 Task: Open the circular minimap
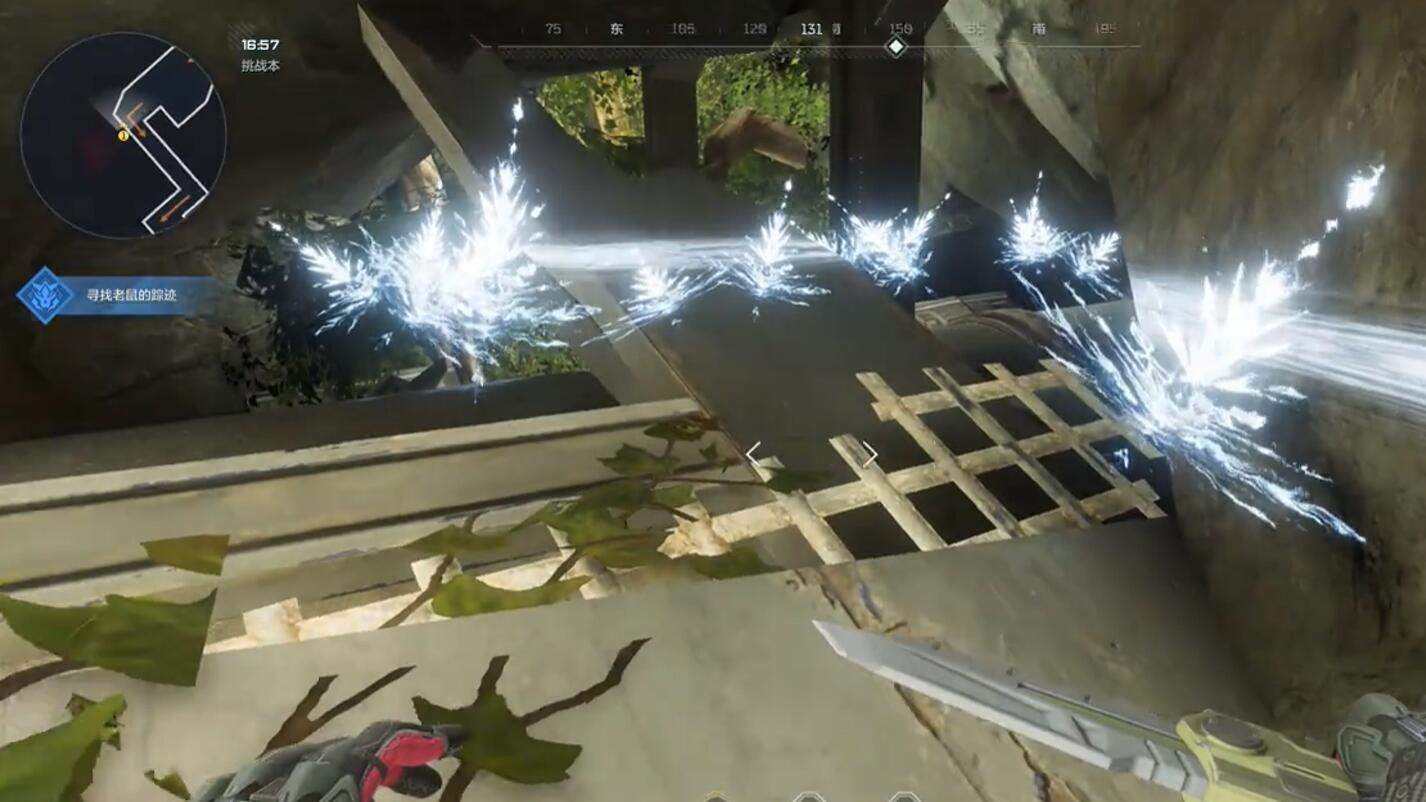pyautogui.click(x=123, y=135)
